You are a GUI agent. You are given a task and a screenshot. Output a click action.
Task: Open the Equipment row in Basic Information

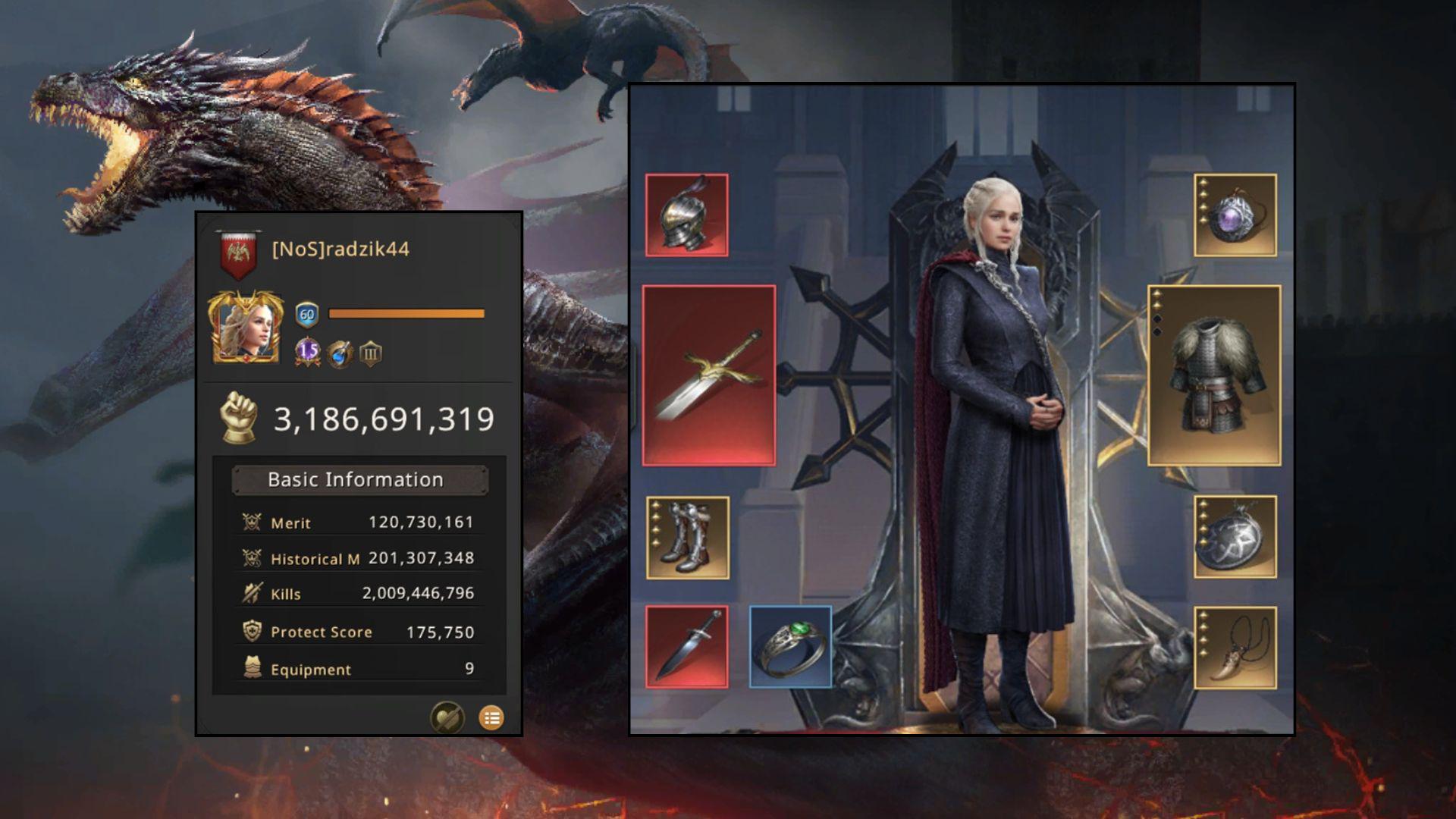tap(358, 669)
